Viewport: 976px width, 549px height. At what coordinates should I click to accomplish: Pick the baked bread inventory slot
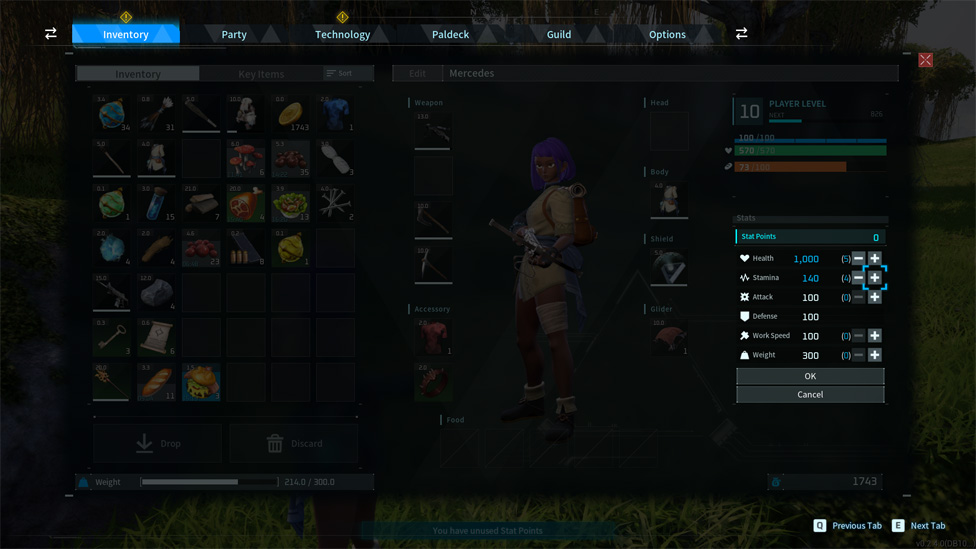(156, 382)
